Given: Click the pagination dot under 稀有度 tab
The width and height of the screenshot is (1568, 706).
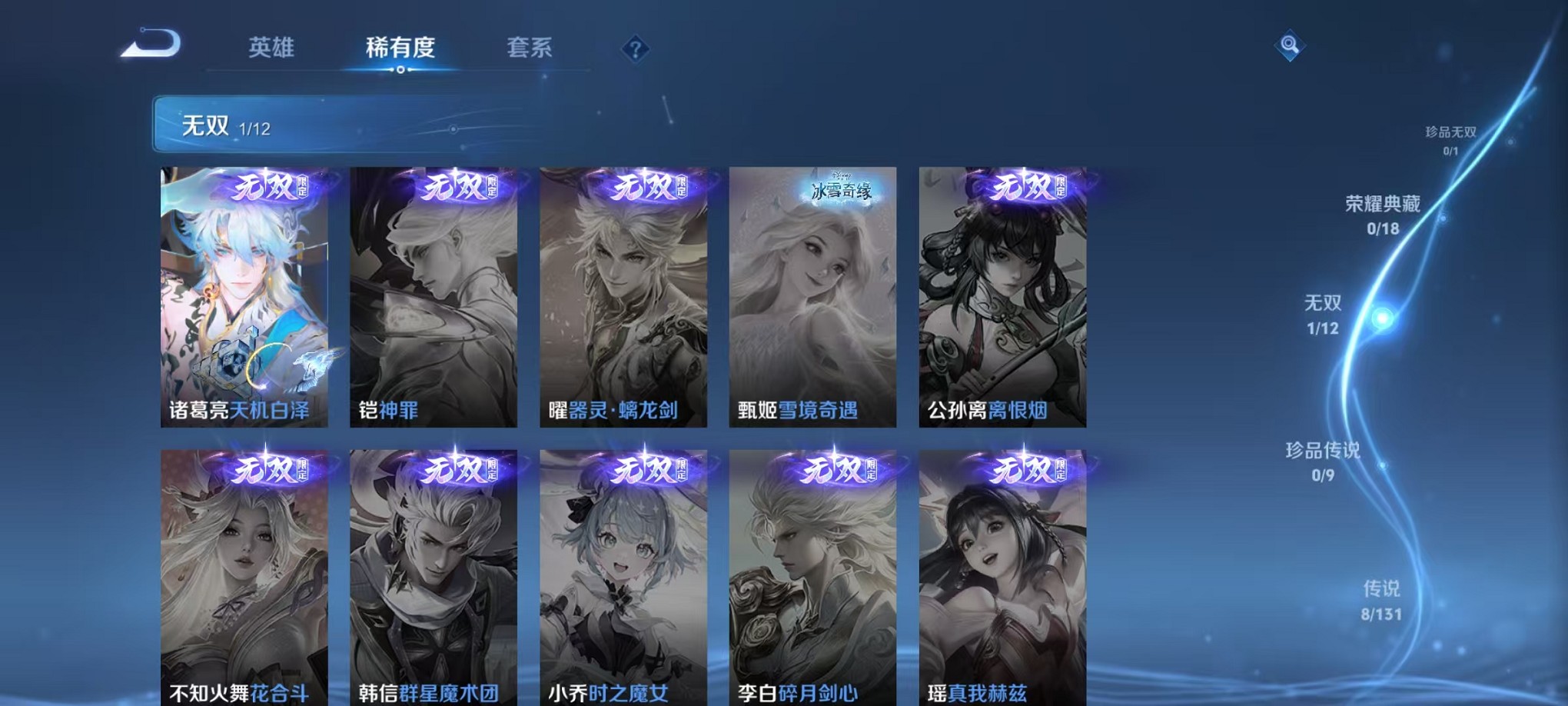Looking at the screenshot, I should (x=400, y=71).
